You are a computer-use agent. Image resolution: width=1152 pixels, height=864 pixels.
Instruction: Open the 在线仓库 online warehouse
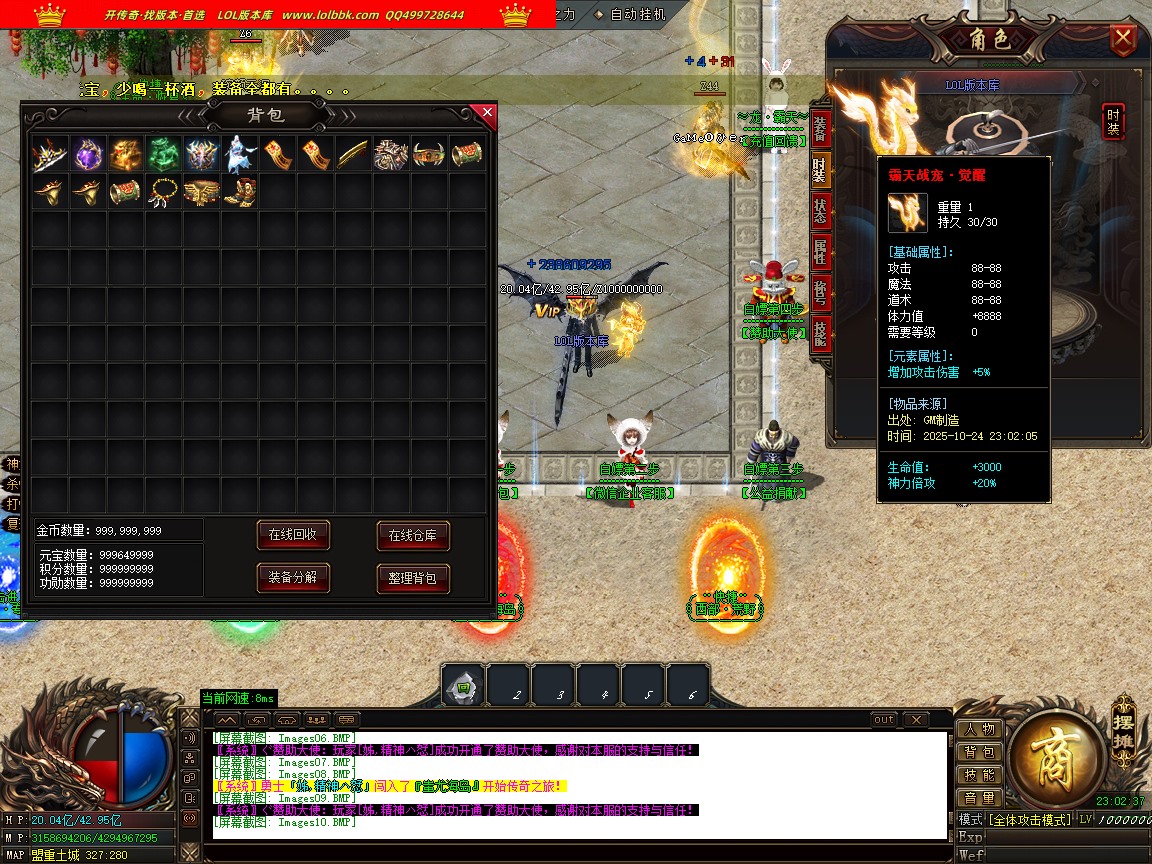coord(413,536)
